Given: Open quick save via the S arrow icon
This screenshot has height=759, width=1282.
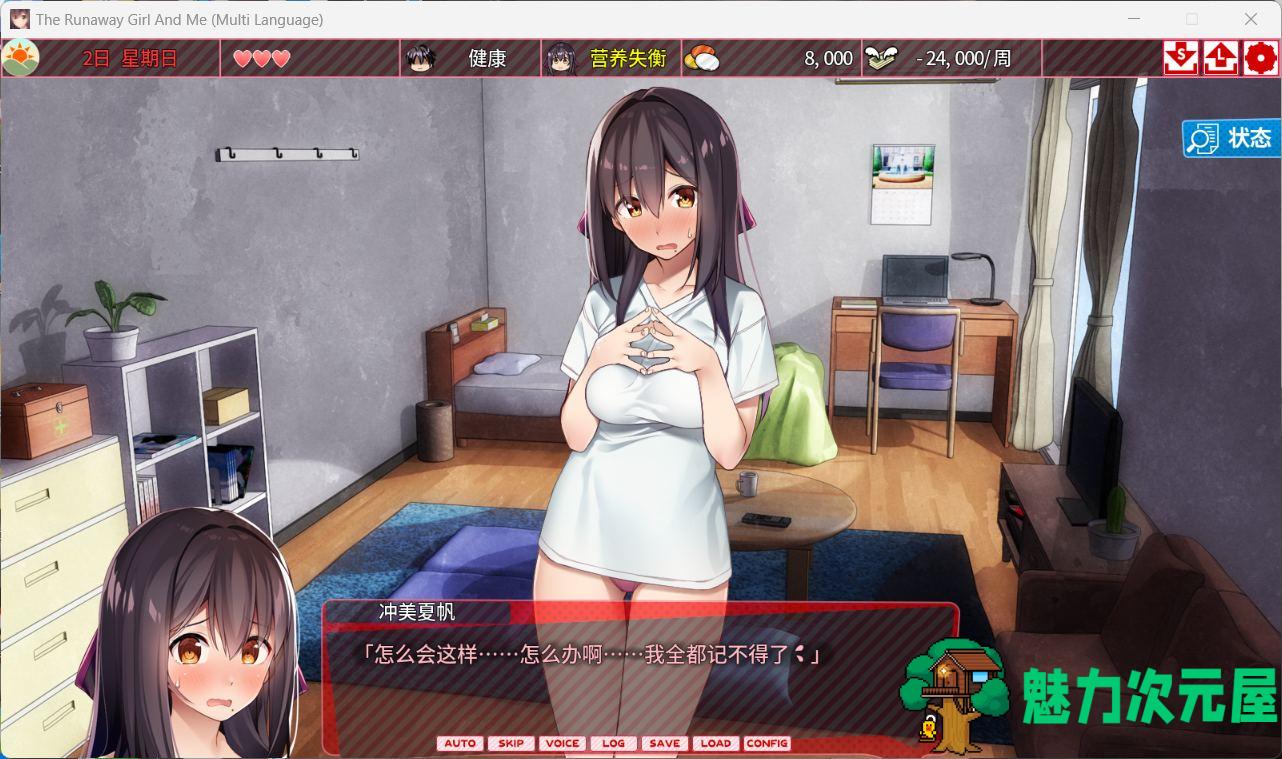Looking at the screenshot, I should coord(1180,57).
